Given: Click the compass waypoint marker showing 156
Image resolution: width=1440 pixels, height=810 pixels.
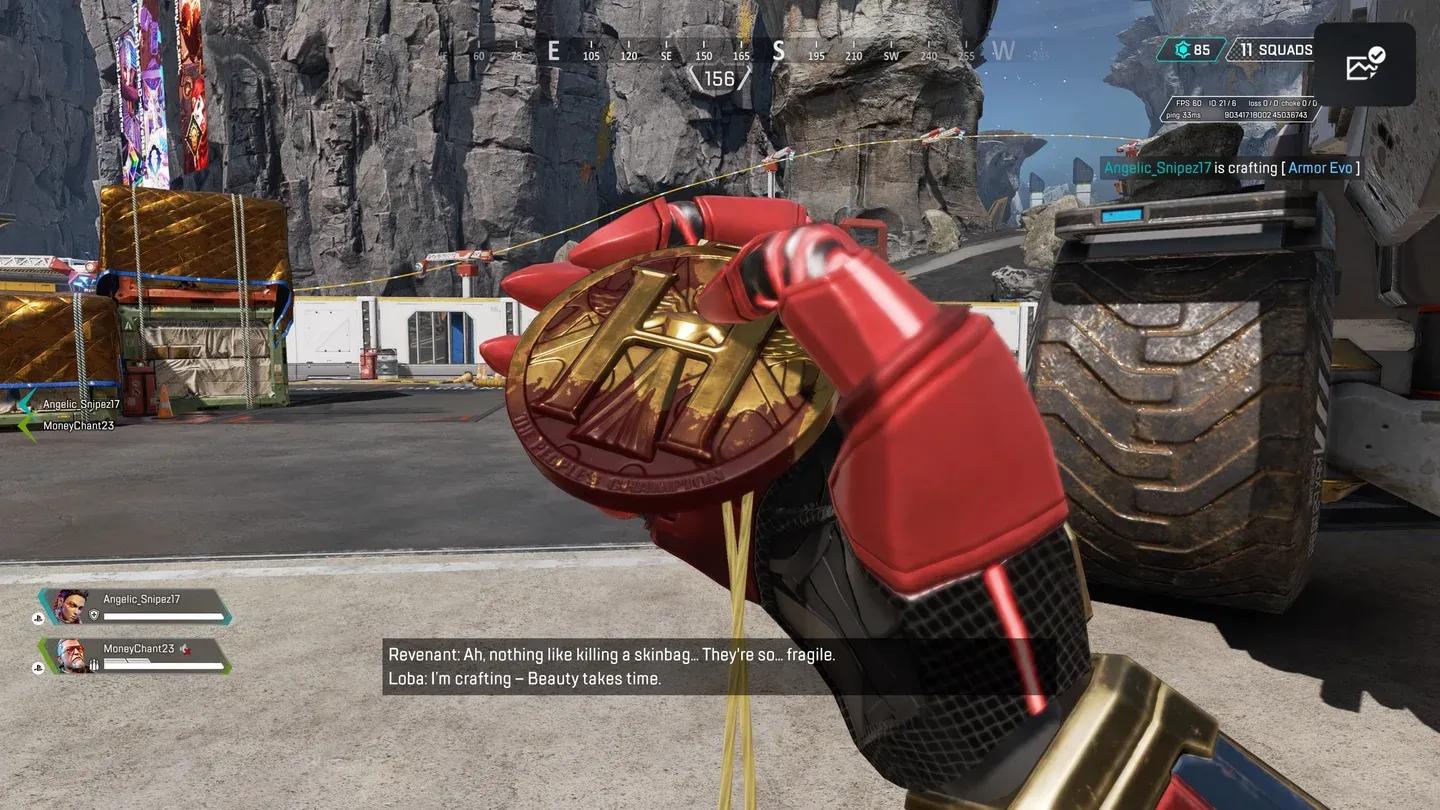Looking at the screenshot, I should click(721, 78).
